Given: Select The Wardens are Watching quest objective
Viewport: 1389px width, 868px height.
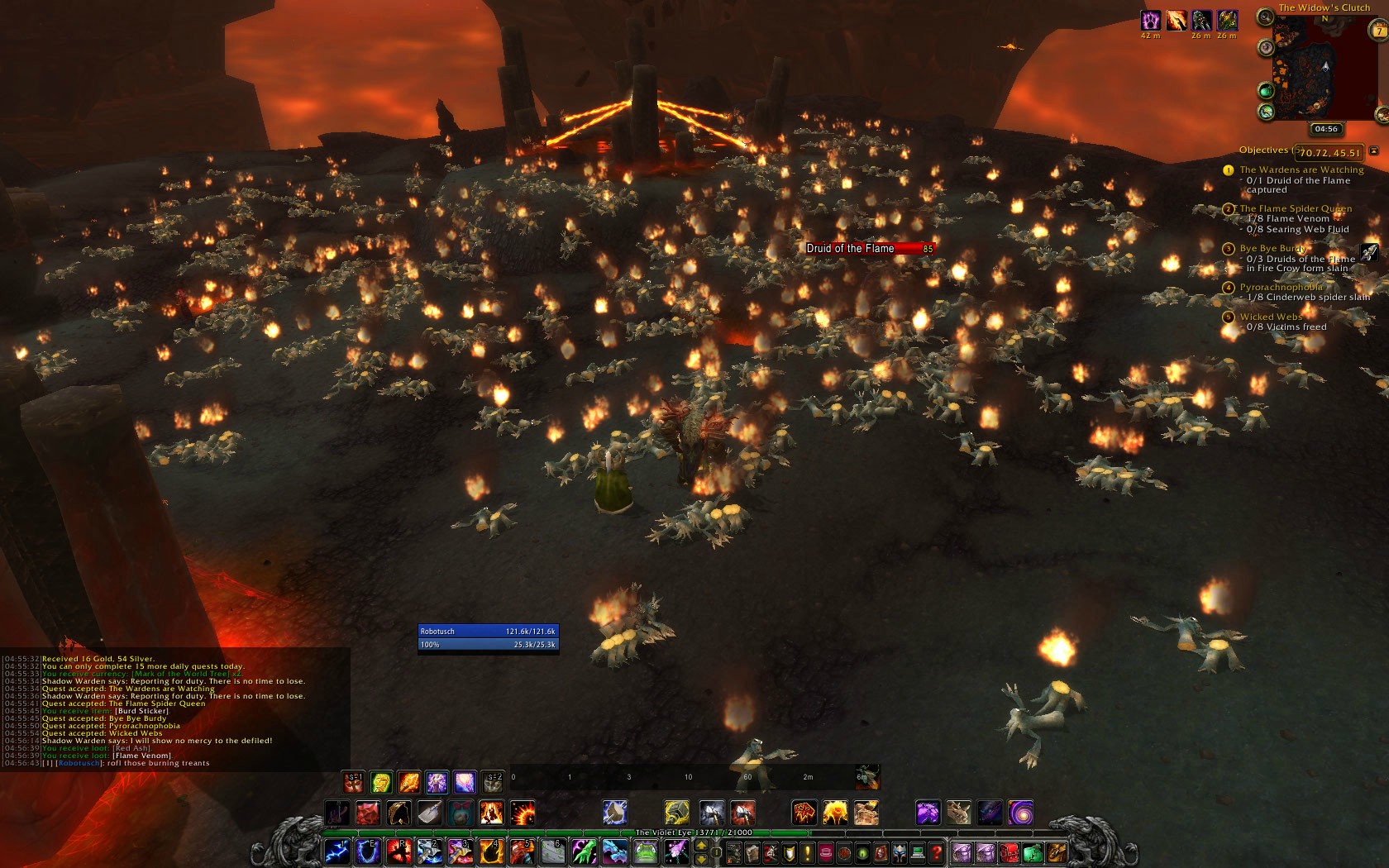Looking at the screenshot, I should 1301,169.
